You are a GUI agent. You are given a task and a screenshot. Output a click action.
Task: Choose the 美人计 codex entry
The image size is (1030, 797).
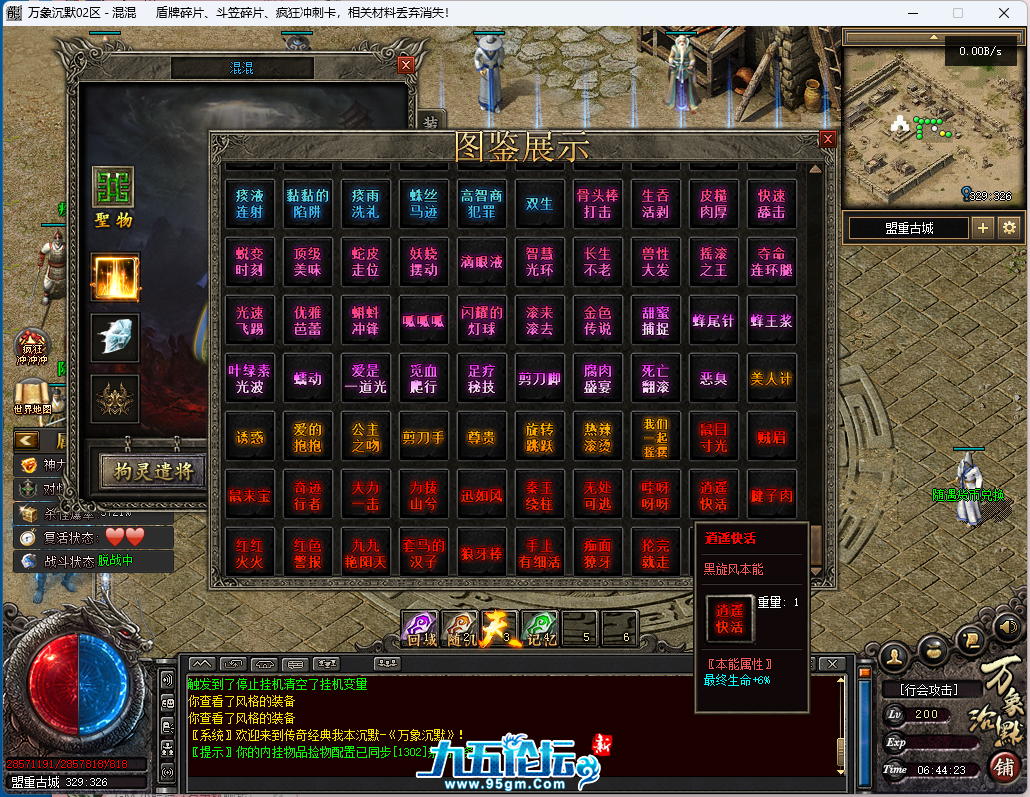point(771,379)
